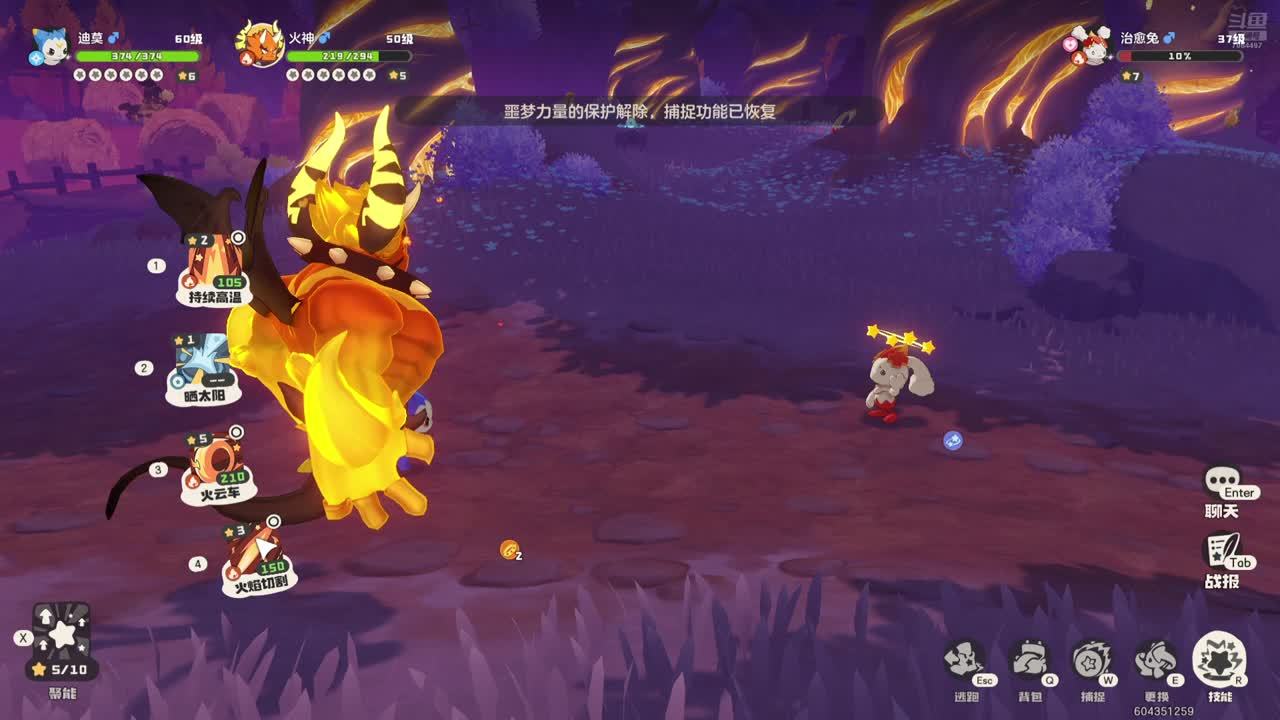
Task: Select the 火神 pet portrait
Action: 260,46
